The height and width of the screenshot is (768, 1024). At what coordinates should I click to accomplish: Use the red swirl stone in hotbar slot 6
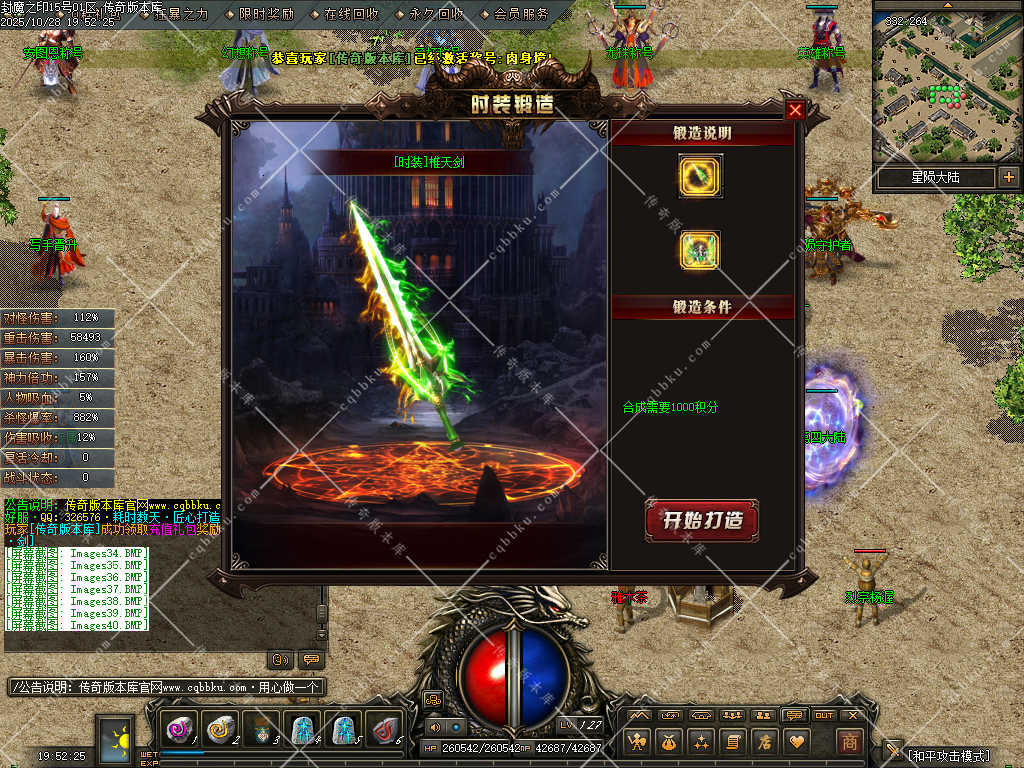(x=381, y=730)
